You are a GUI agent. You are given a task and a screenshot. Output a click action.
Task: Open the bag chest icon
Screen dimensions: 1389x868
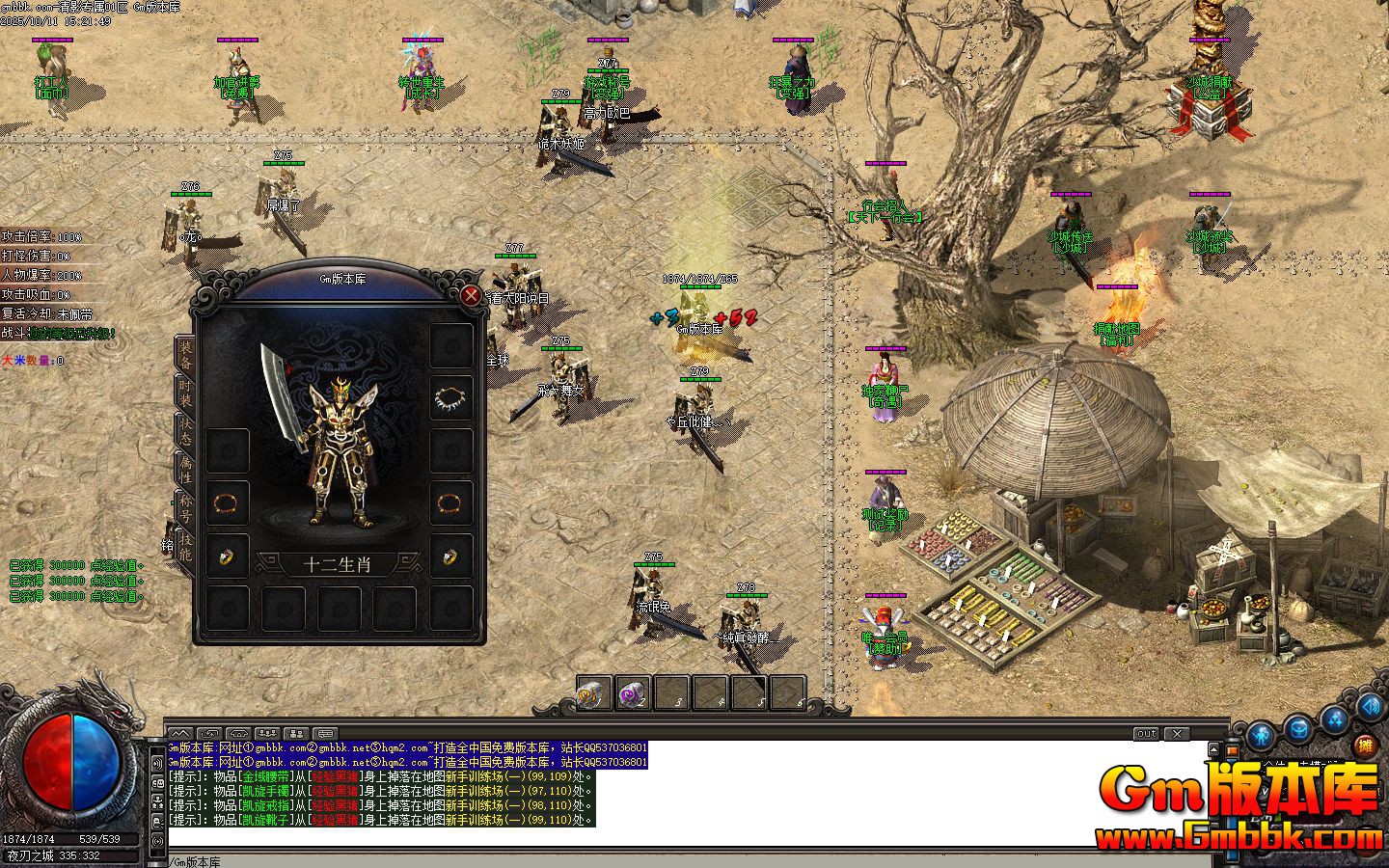tap(1298, 728)
